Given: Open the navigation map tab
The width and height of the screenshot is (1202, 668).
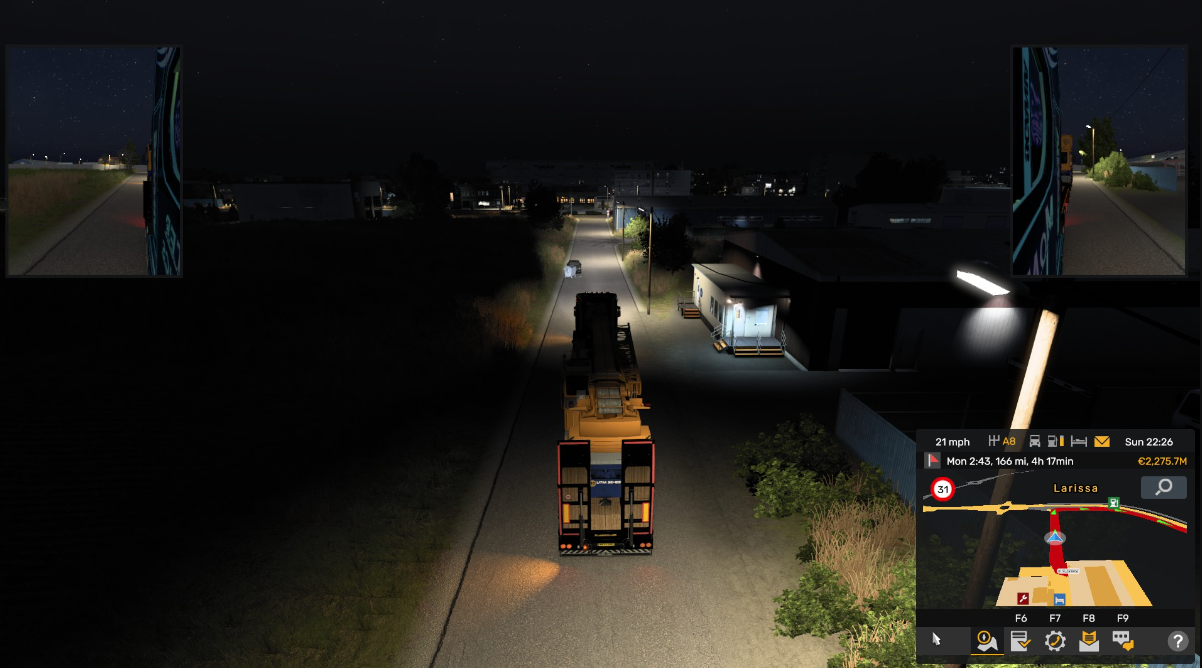Looking at the screenshot, I should click(986, 640).
